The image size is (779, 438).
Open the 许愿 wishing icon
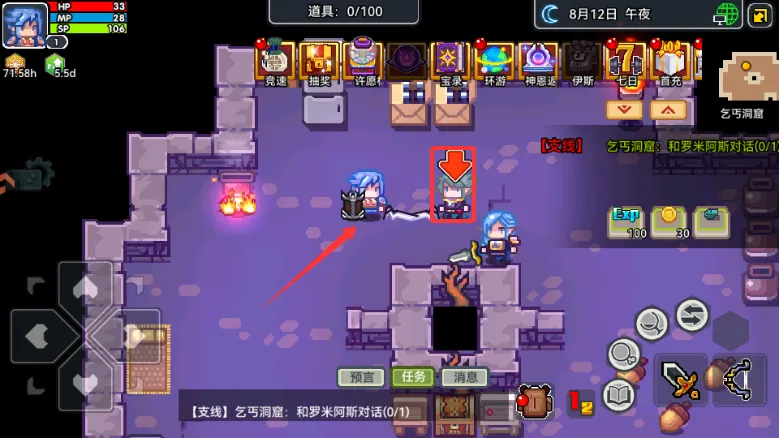(x=362, y=62)
